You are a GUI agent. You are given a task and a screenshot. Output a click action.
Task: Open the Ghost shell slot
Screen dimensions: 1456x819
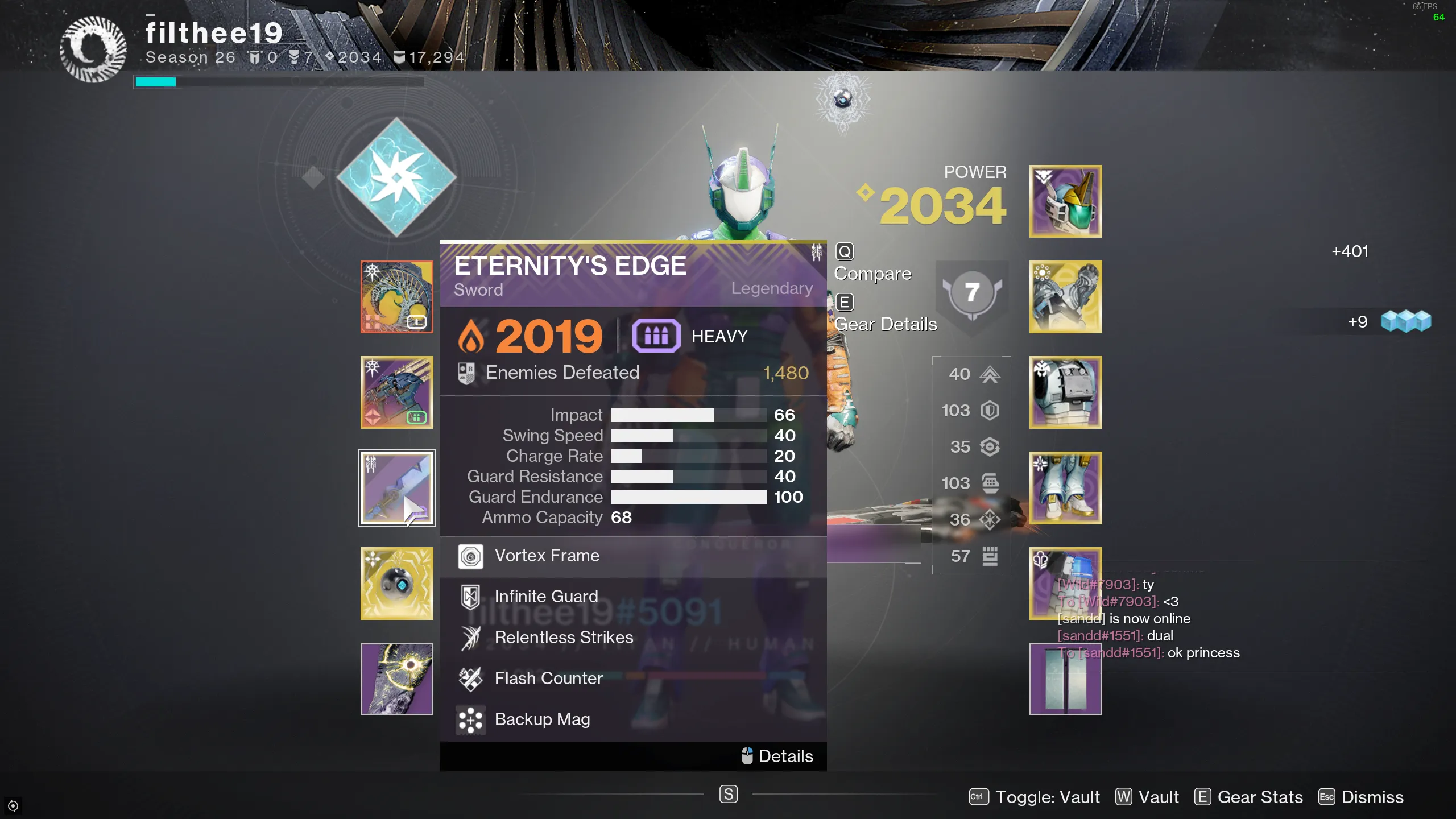(x=396, y=584)
